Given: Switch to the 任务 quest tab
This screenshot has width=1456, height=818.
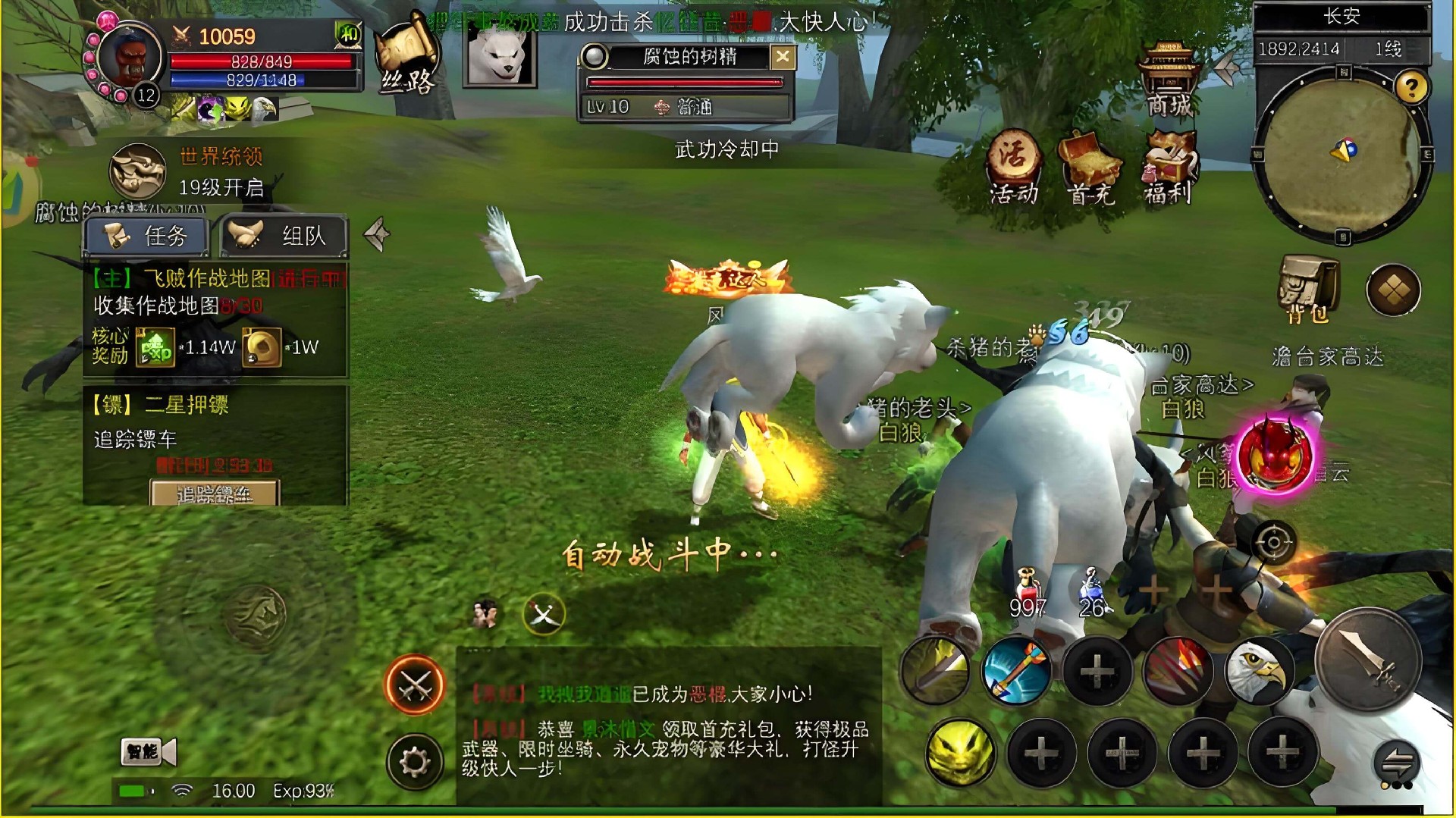Looking at the screenshot, I should (x=146, y=236).
